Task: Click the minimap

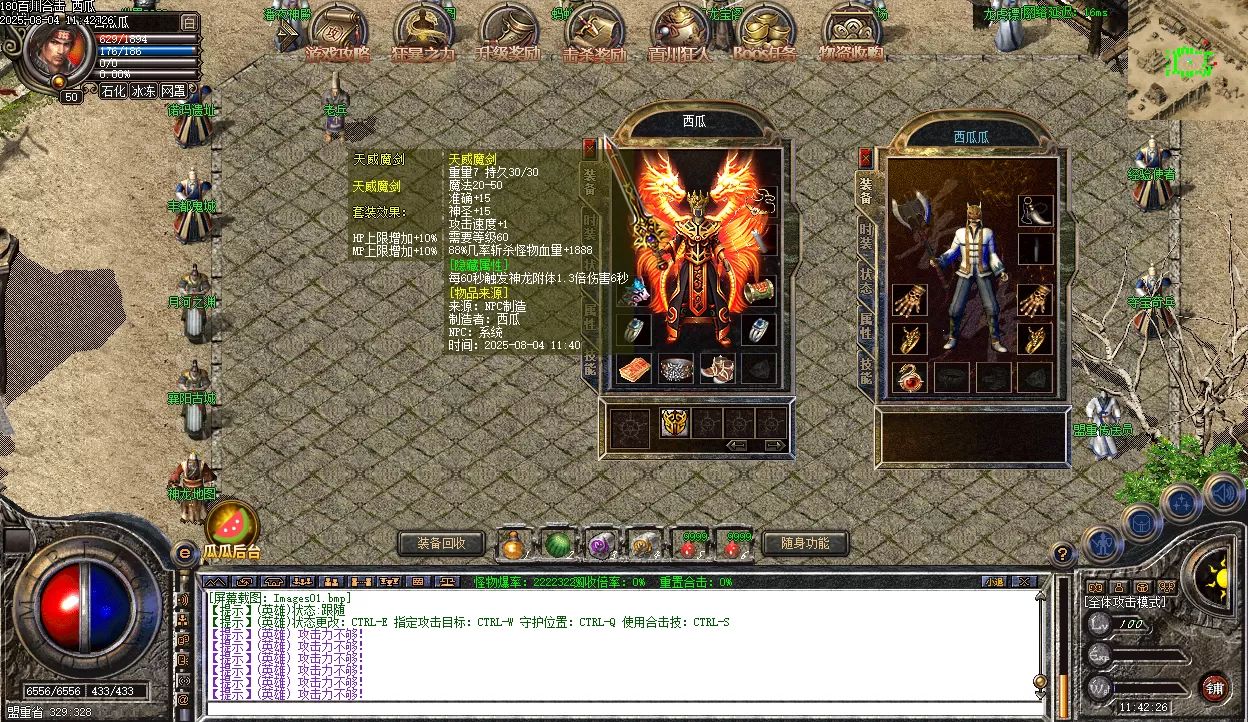Action: tap(1187, 62)
